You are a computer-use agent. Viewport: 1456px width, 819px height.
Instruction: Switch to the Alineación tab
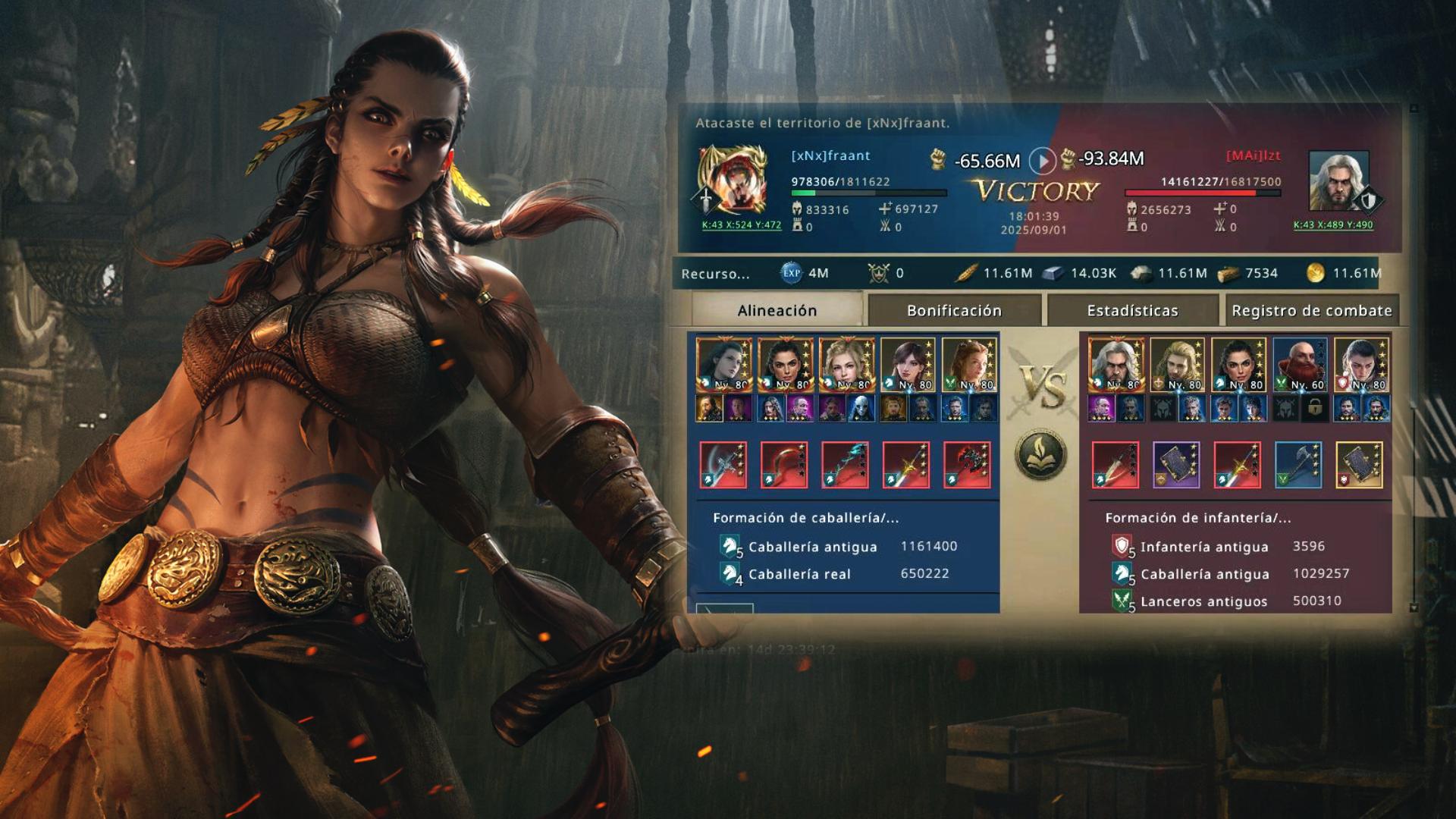point(777,310)
